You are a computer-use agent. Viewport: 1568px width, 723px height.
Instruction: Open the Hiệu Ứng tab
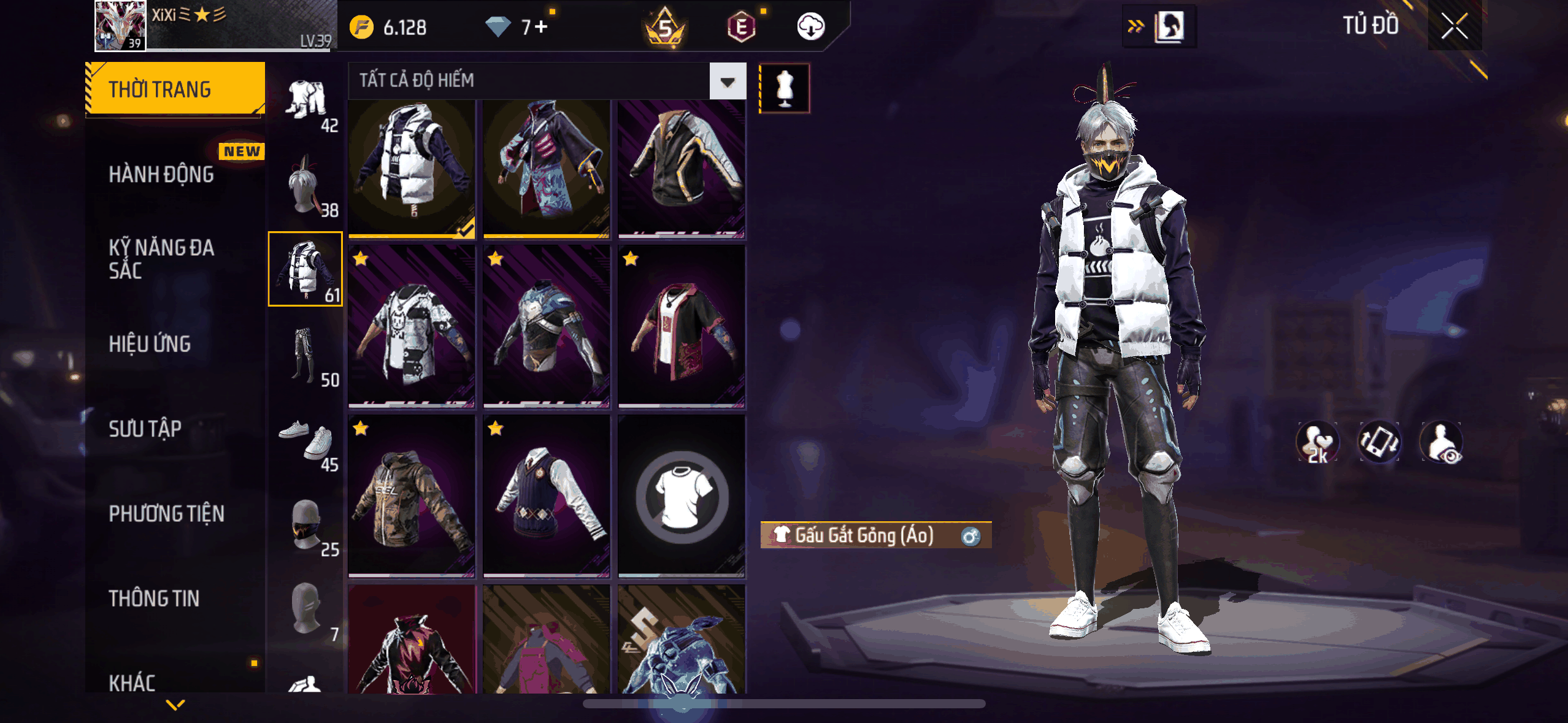pos(150,344)
